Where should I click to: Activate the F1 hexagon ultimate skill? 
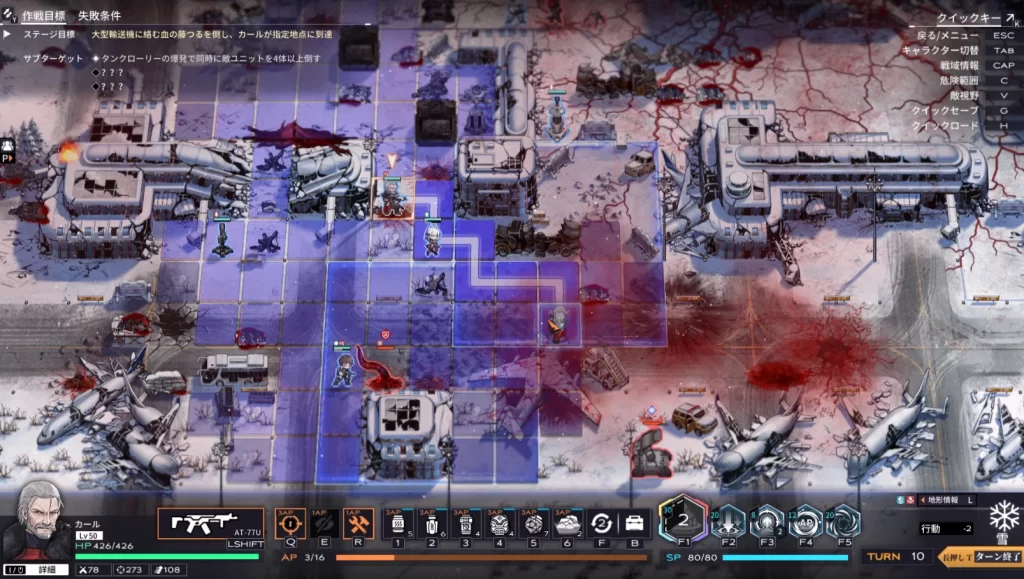click(684, 521)
